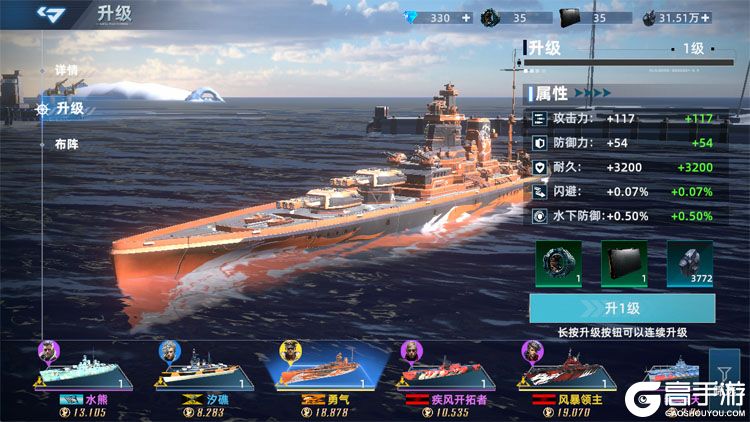This screenshot has width=750, height=422.
Task: Add more diamonds with the plus button
Action: 466,17
